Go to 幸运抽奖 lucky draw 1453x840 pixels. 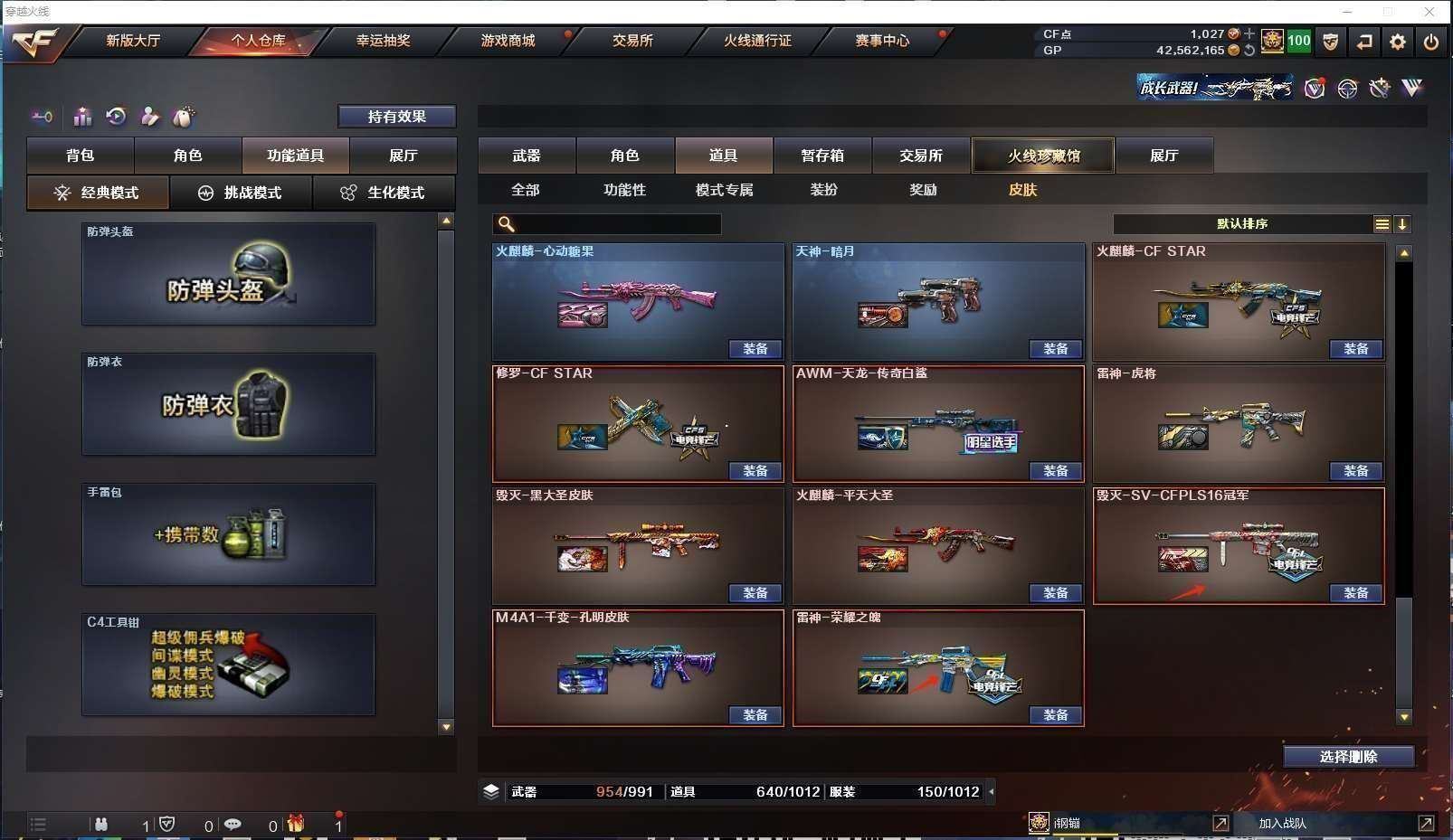(383, 41)
